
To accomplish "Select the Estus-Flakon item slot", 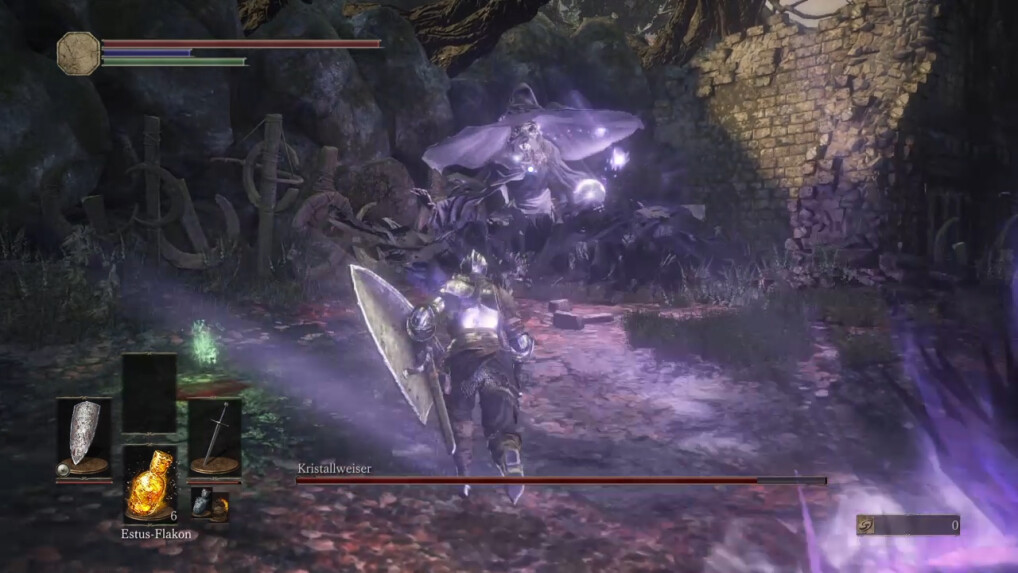I will (150, 483).
